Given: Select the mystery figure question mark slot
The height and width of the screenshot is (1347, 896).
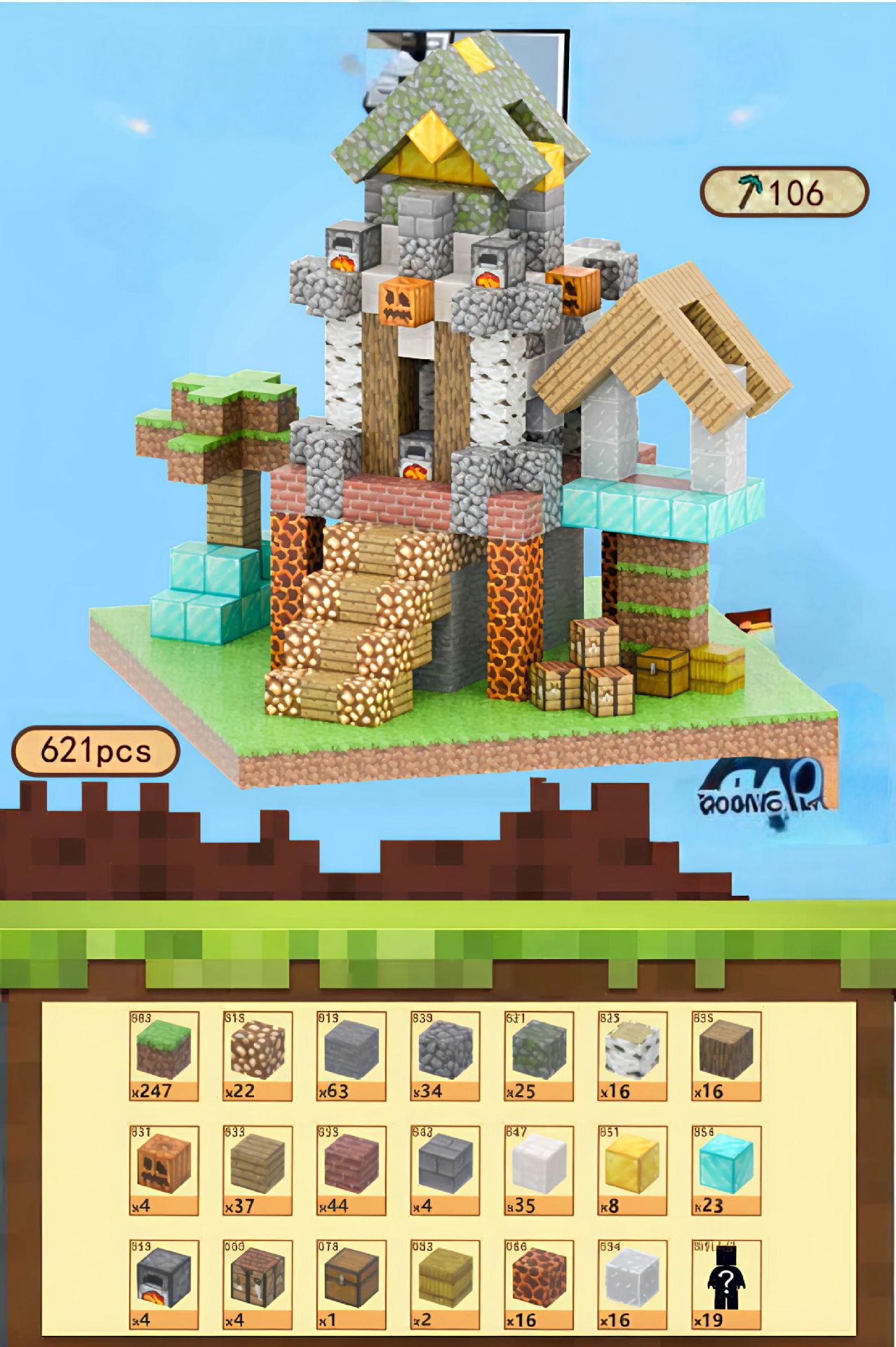Looking at the screenshot, I should (x=726, y=1283).
